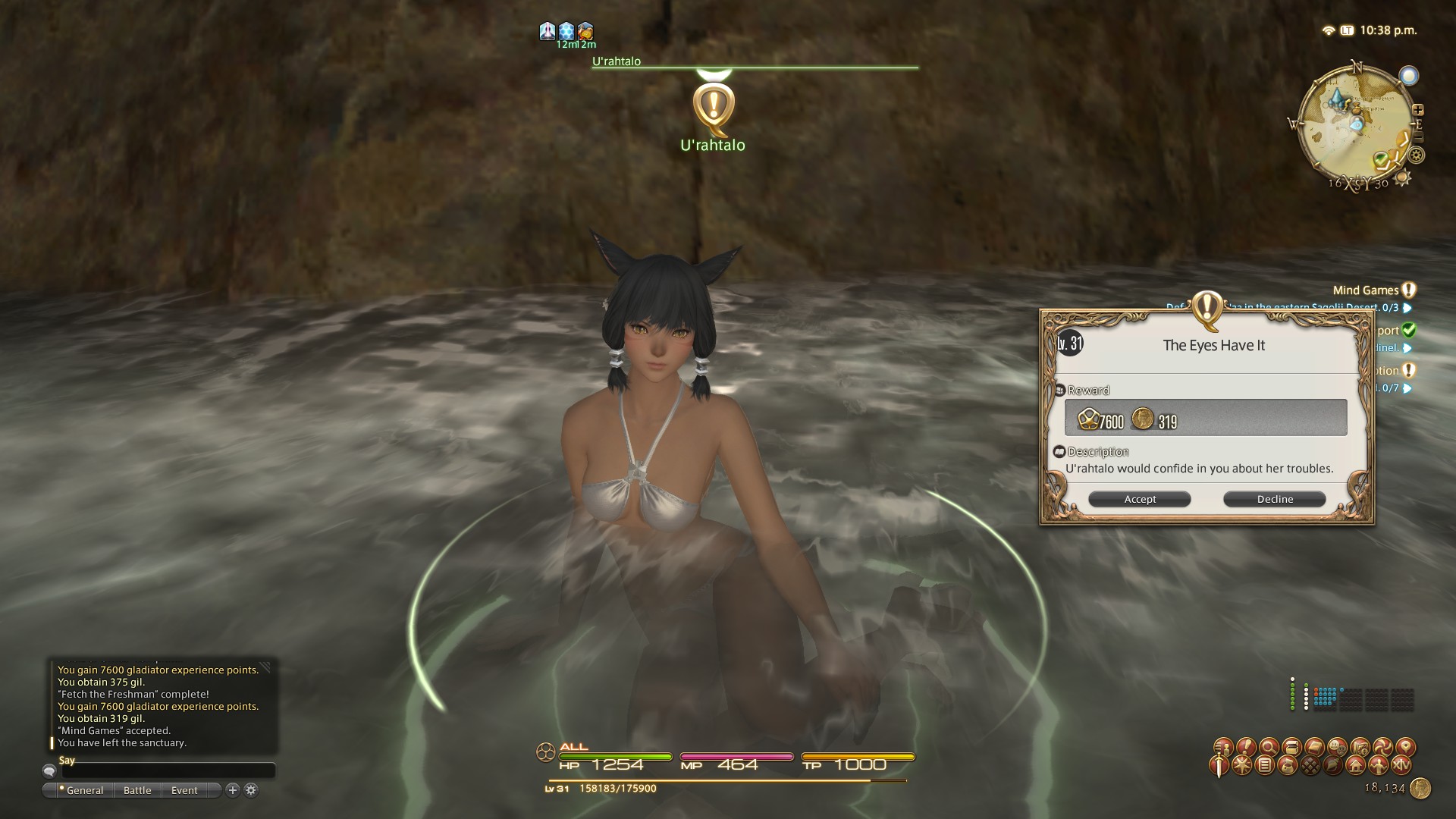Open the map pin menu icon

pyautogui.click(x=1405, y=747)
